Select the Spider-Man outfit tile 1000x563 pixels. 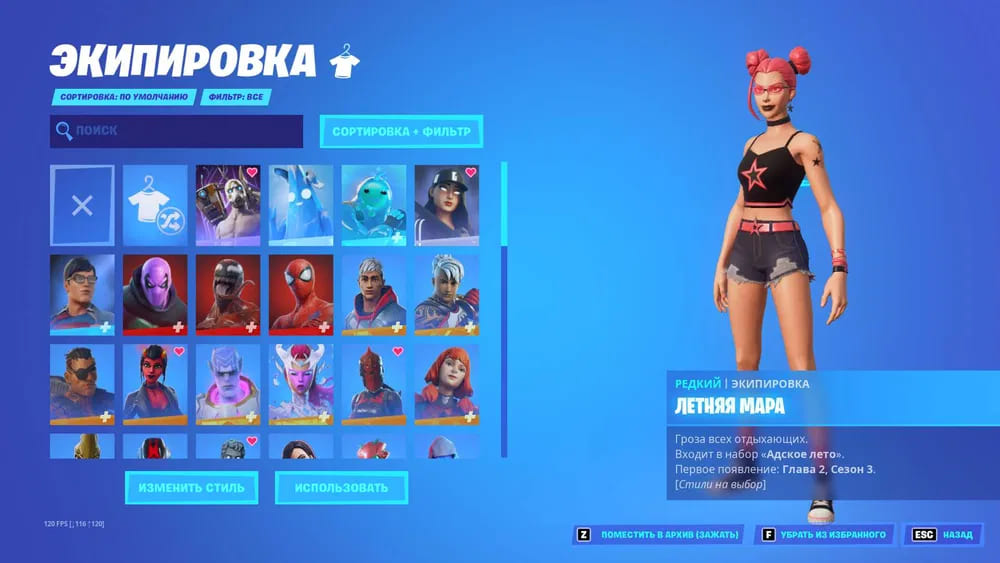tap(301, 294)
